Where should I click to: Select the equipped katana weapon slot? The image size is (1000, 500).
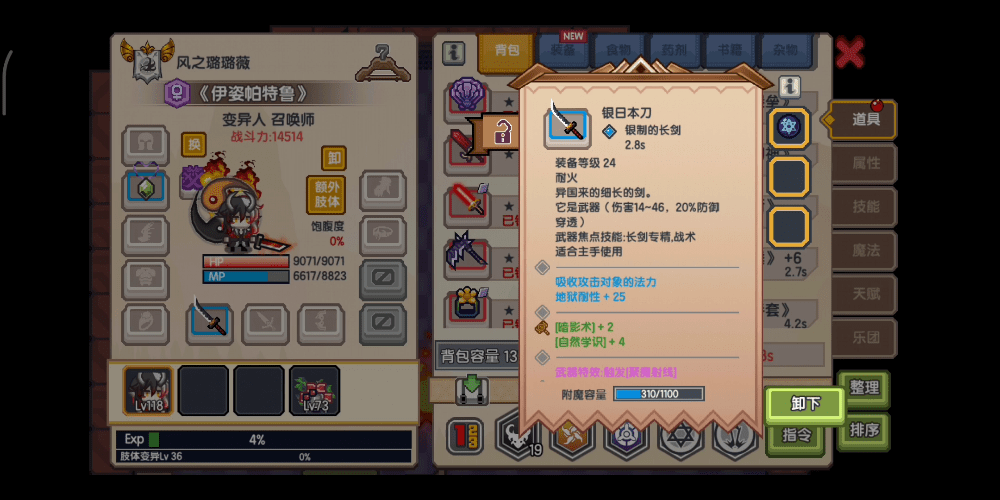coord(210,320)
